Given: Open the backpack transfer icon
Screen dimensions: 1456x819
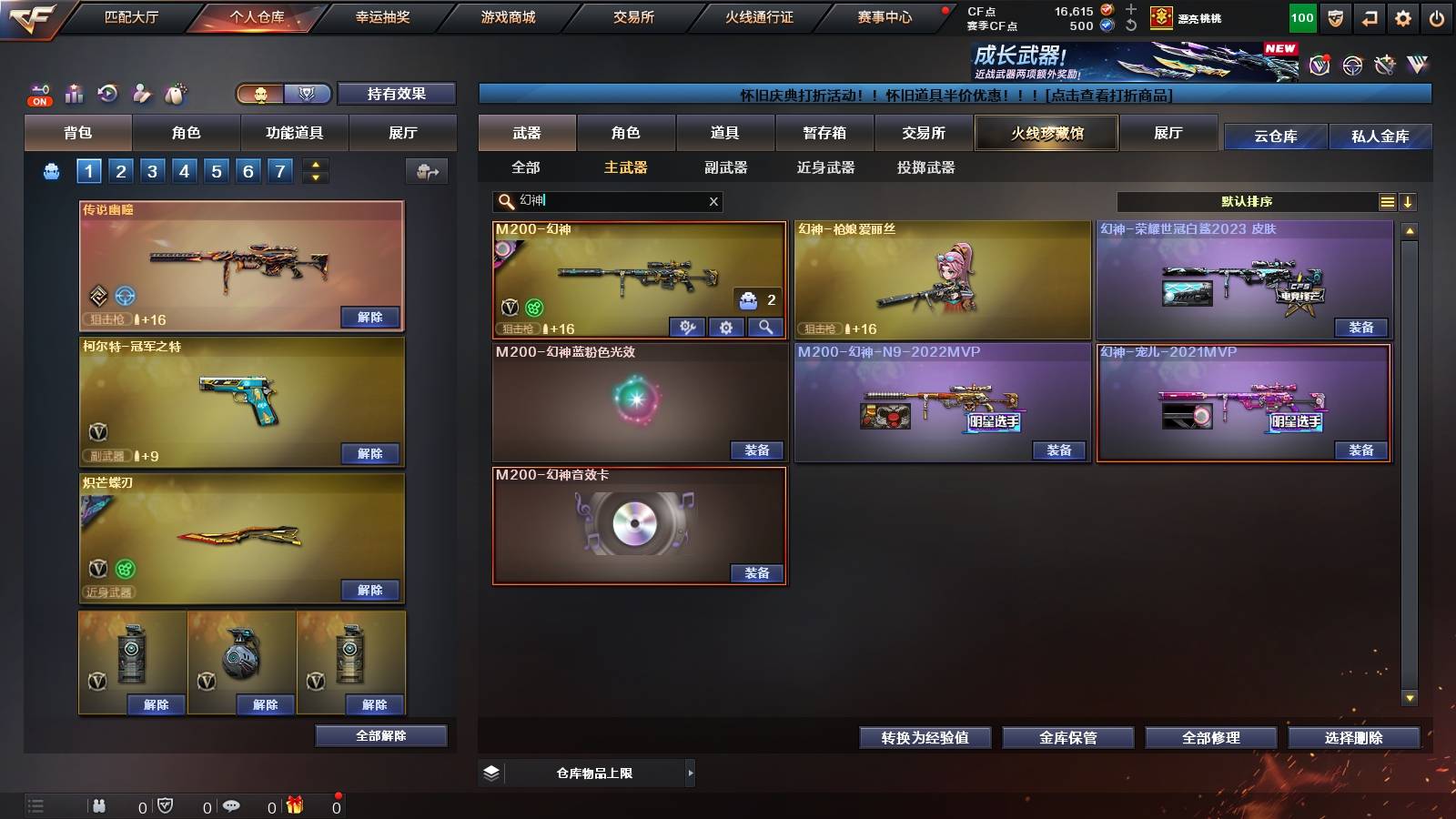Looking at the screenshot, I should [425, 171].
